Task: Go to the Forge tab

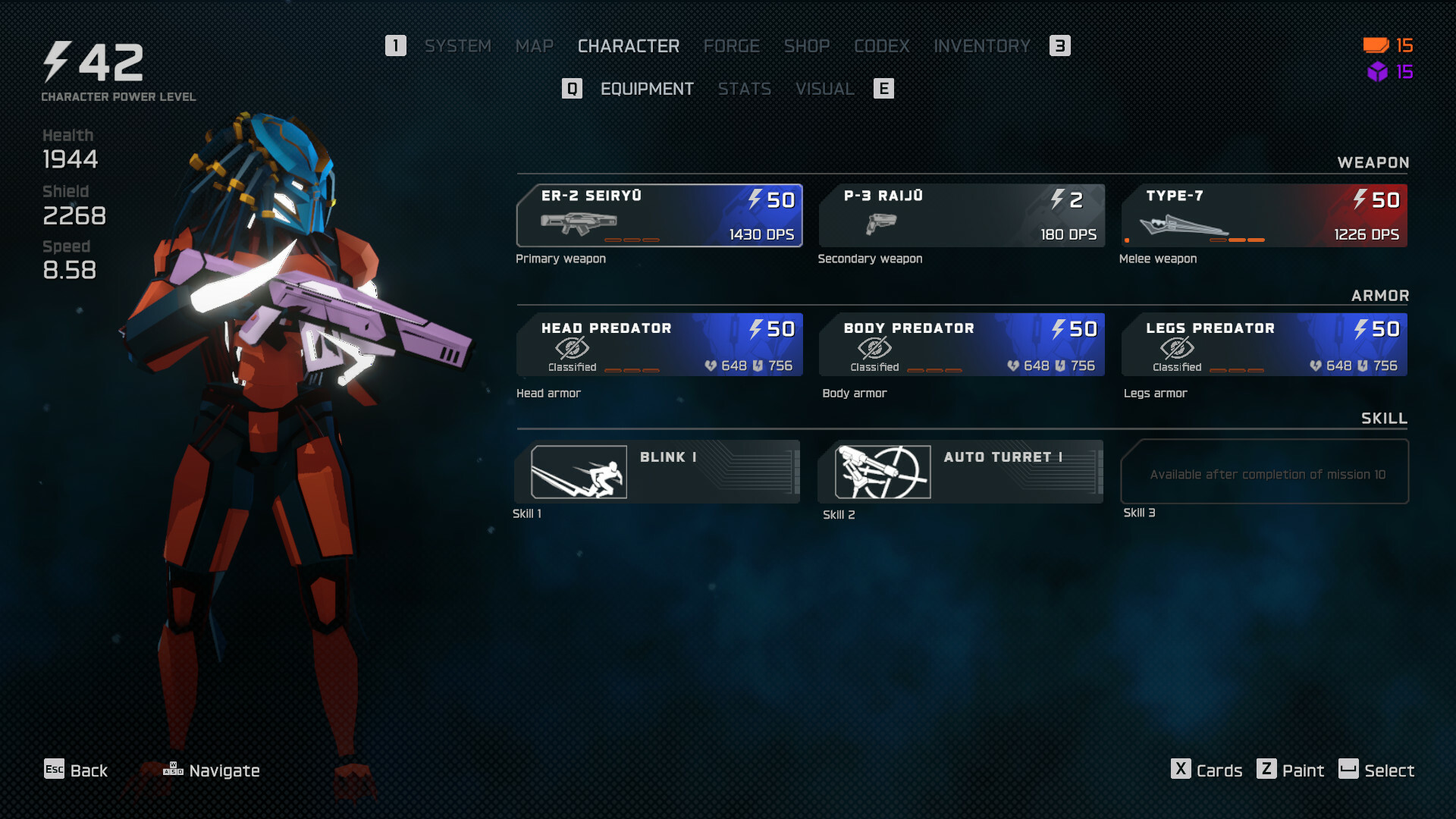Action: [731, 46]
